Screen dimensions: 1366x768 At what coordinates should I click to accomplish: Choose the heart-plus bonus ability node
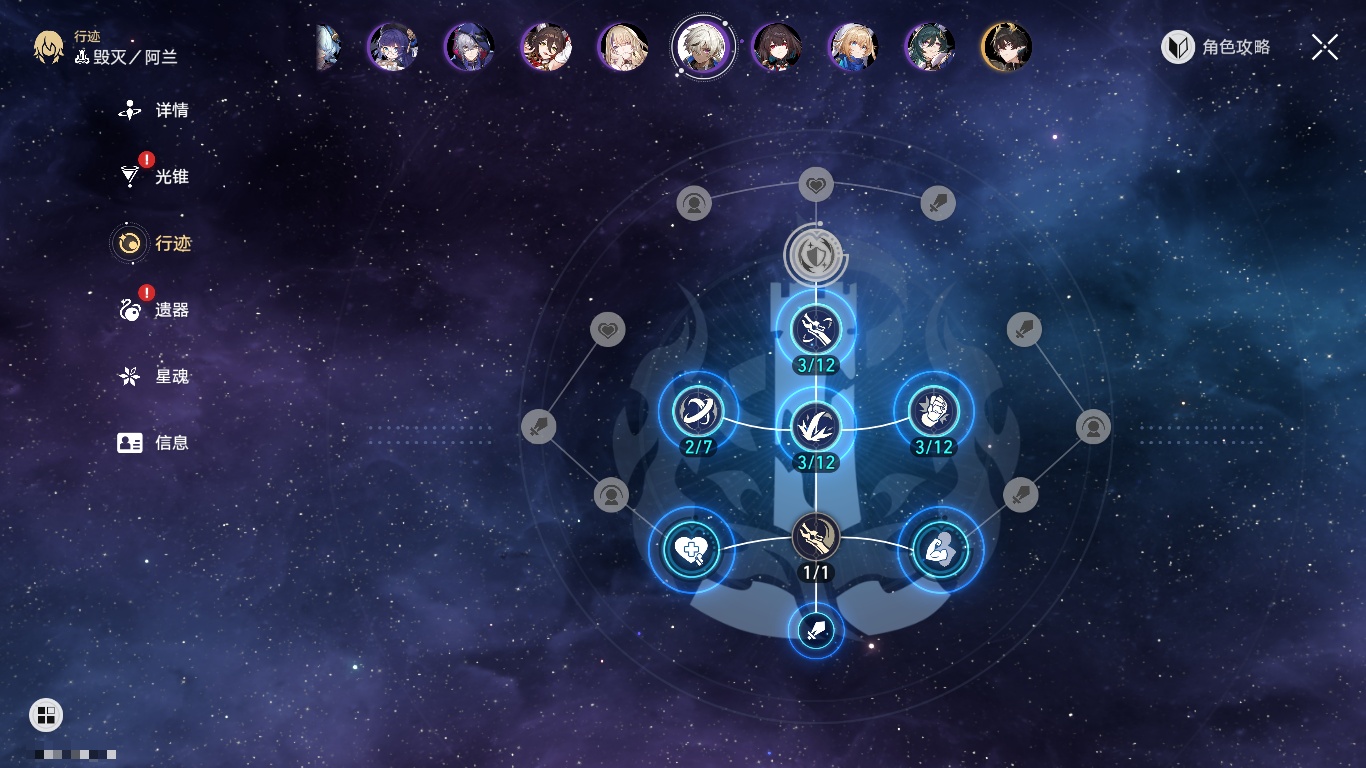pyautogui.click(x=691, y=549)
